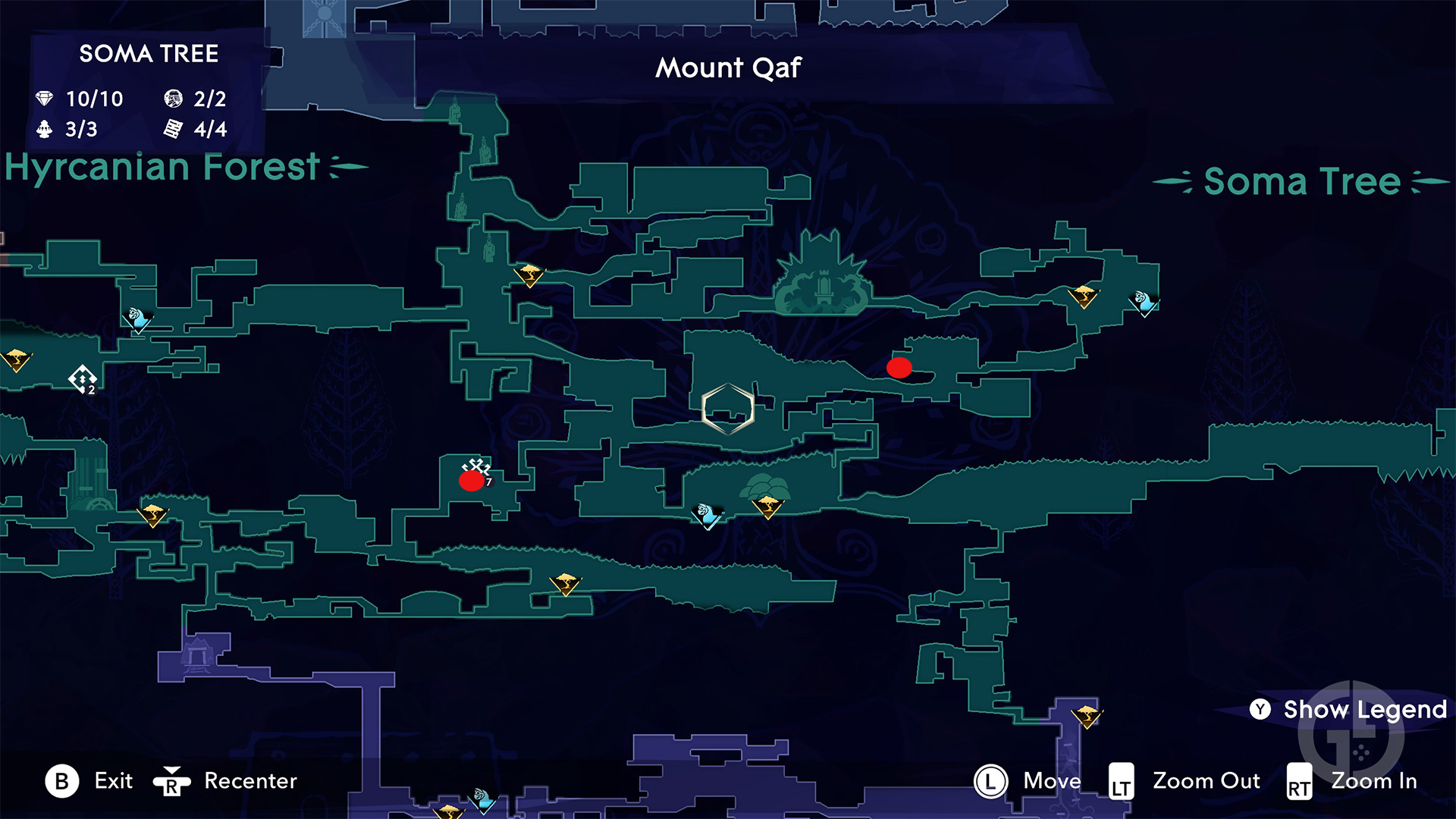Select the fast travel marker beside the green tree
Screen dimensions: 1456x819
[x=708, y=516]
